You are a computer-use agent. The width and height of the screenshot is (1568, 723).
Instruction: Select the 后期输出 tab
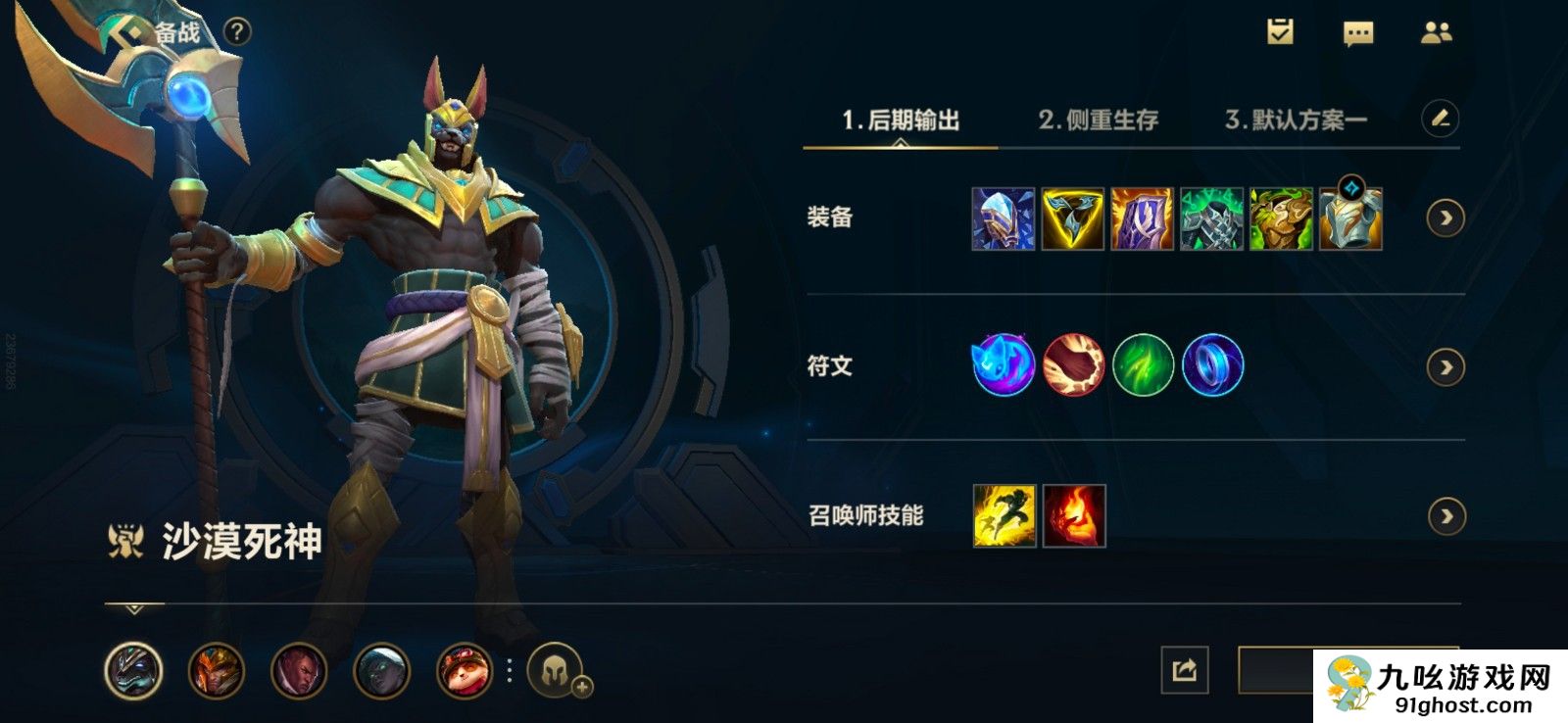click(900, 120)
